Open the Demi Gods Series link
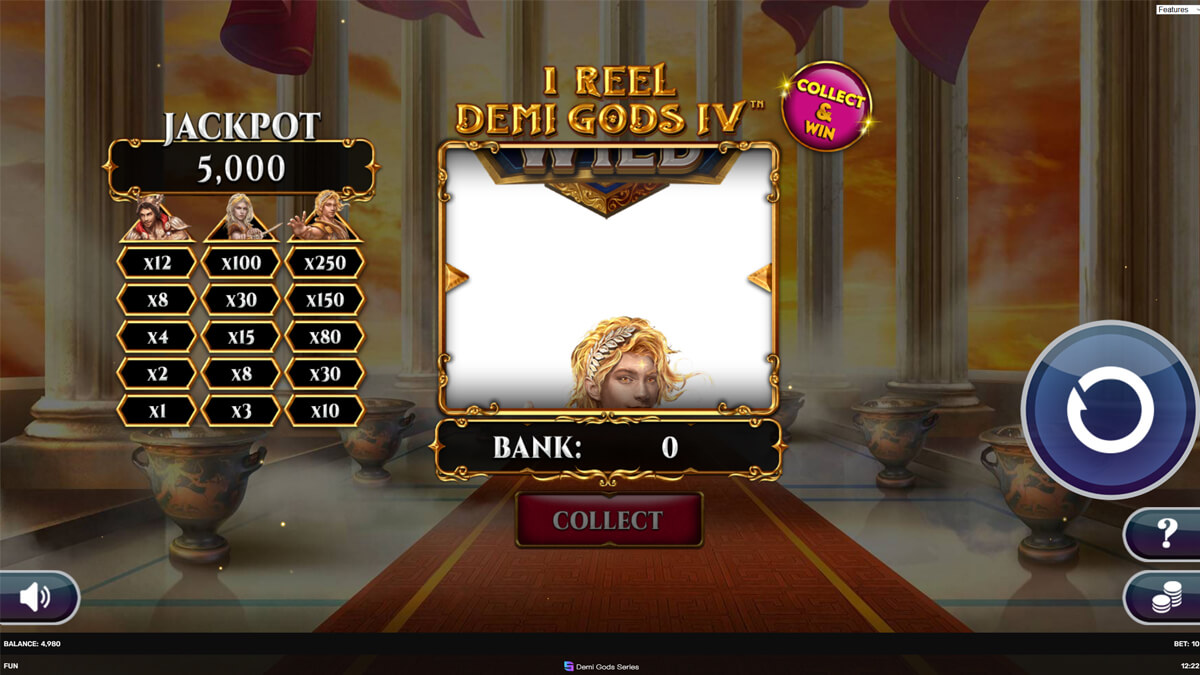 [601, 666]
